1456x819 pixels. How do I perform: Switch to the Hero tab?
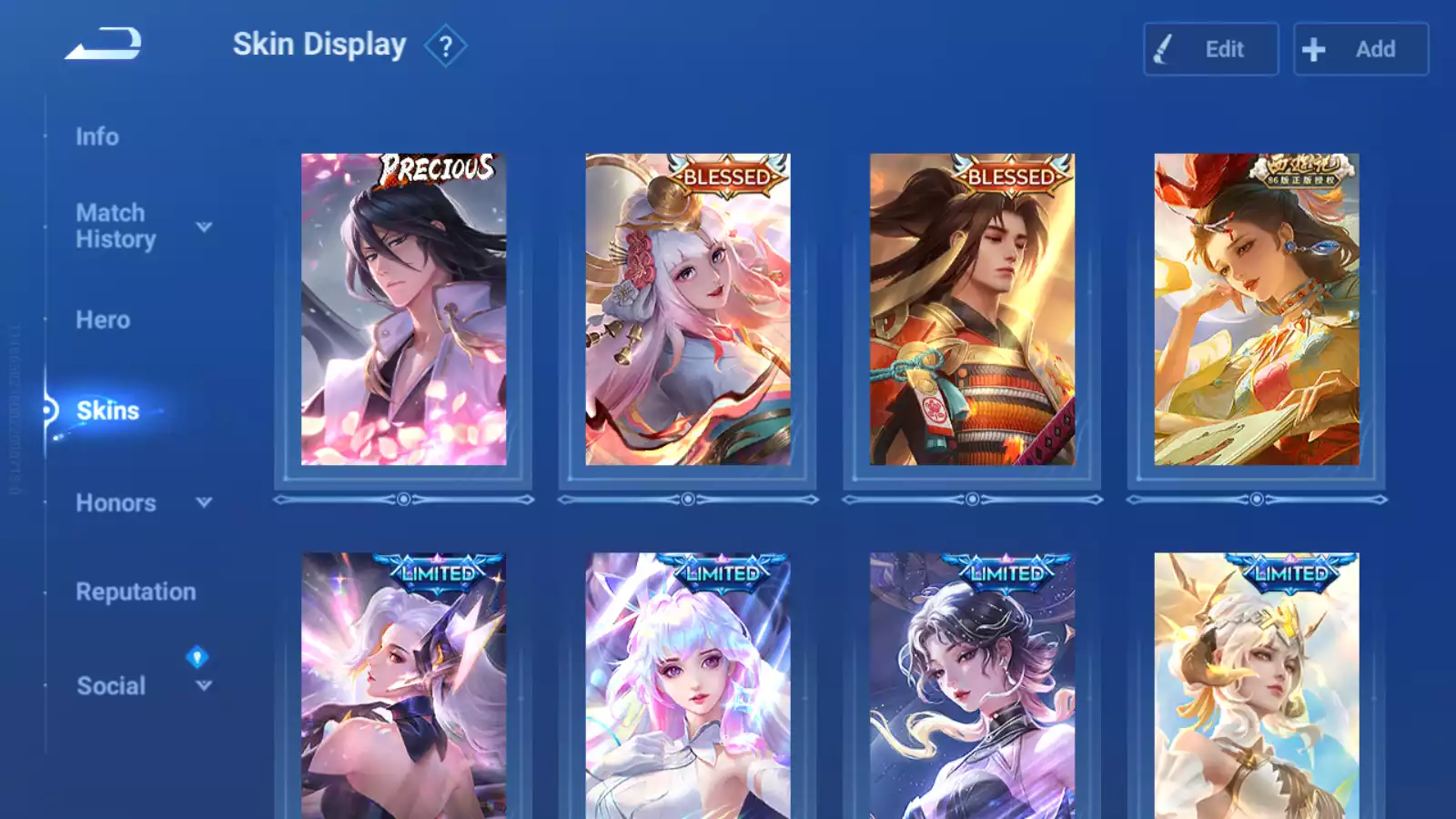(x=103, y=320)
